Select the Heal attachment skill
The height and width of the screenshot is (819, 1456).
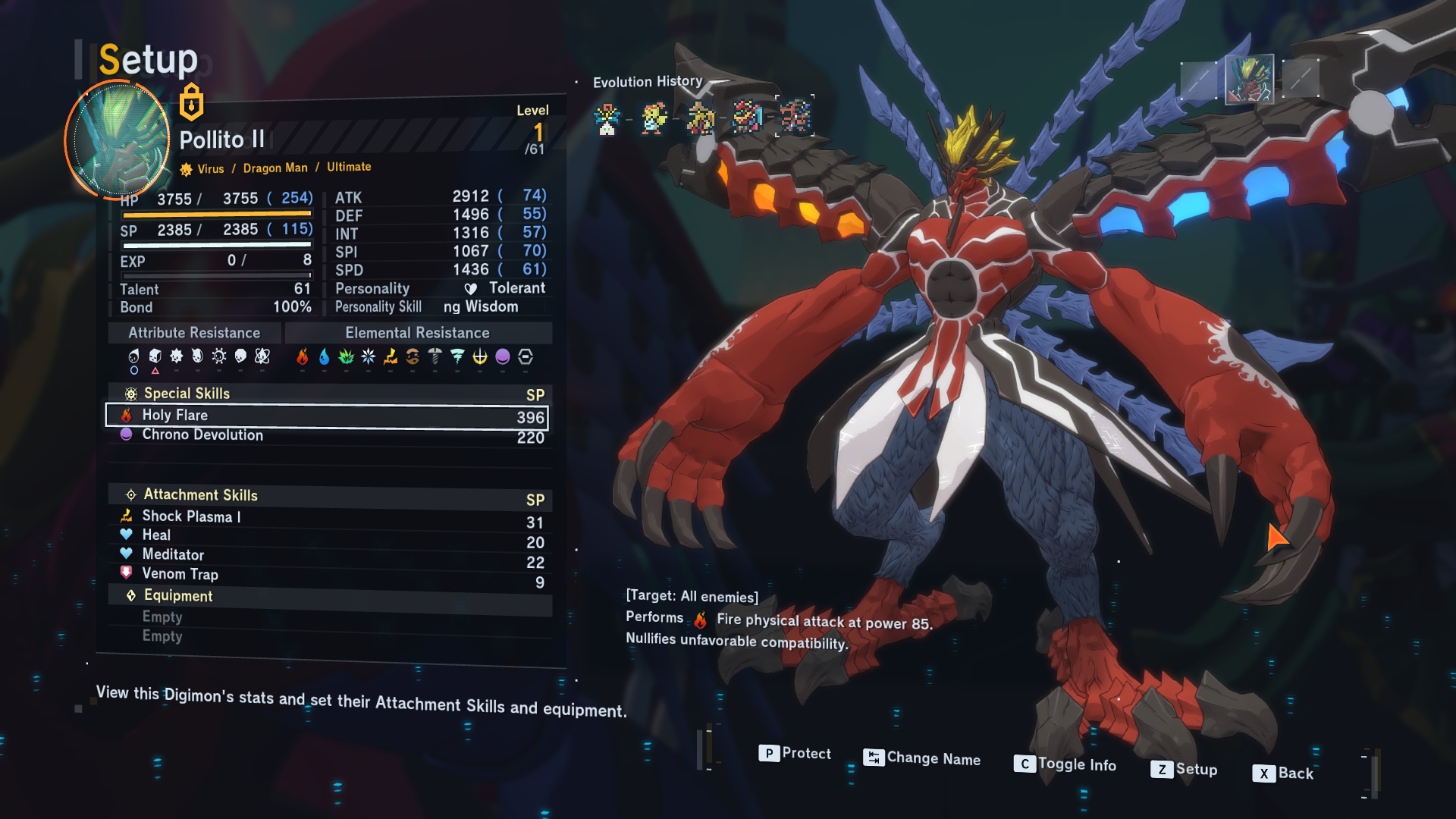326,536
